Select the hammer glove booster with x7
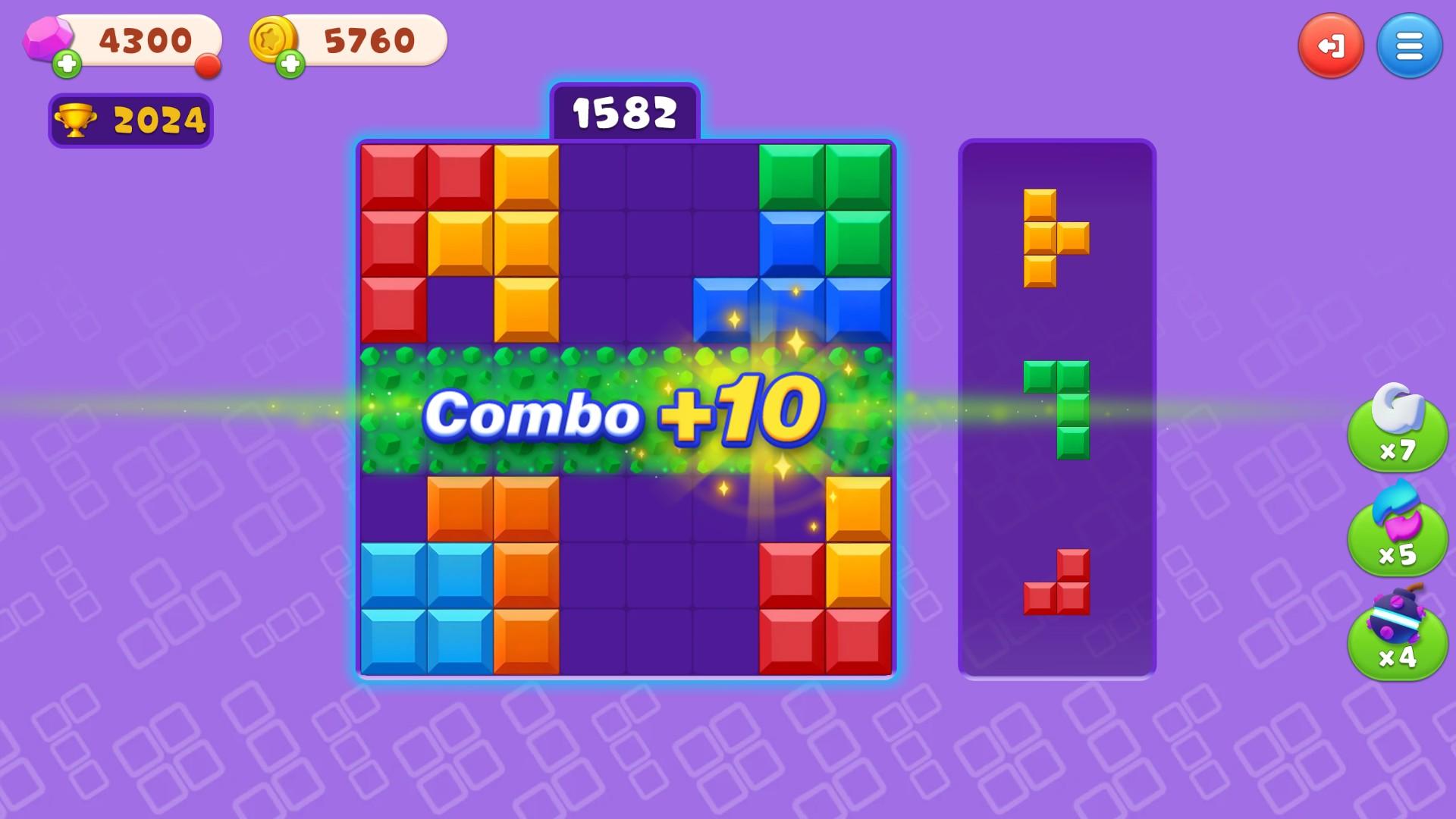 click(1399, 435)
